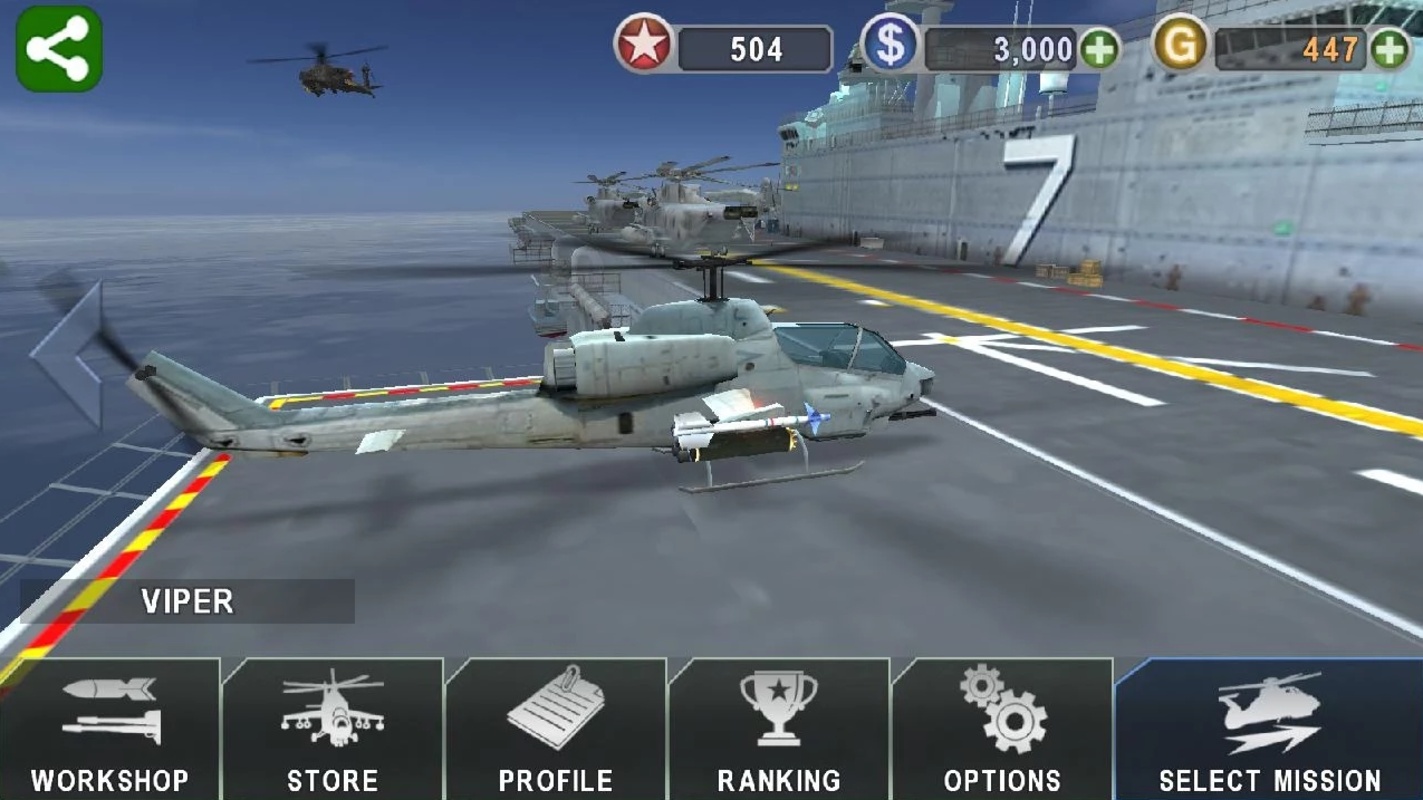Switch to previous helicopter with left arrow
The height and width of the screenshot is (800, 1423).
70,353
